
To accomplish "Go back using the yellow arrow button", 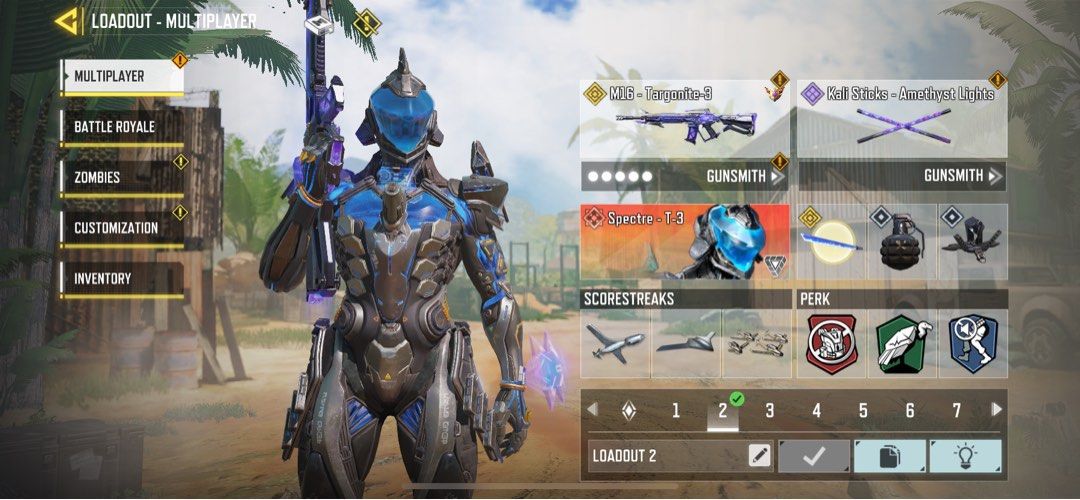I will coord(68,20).
